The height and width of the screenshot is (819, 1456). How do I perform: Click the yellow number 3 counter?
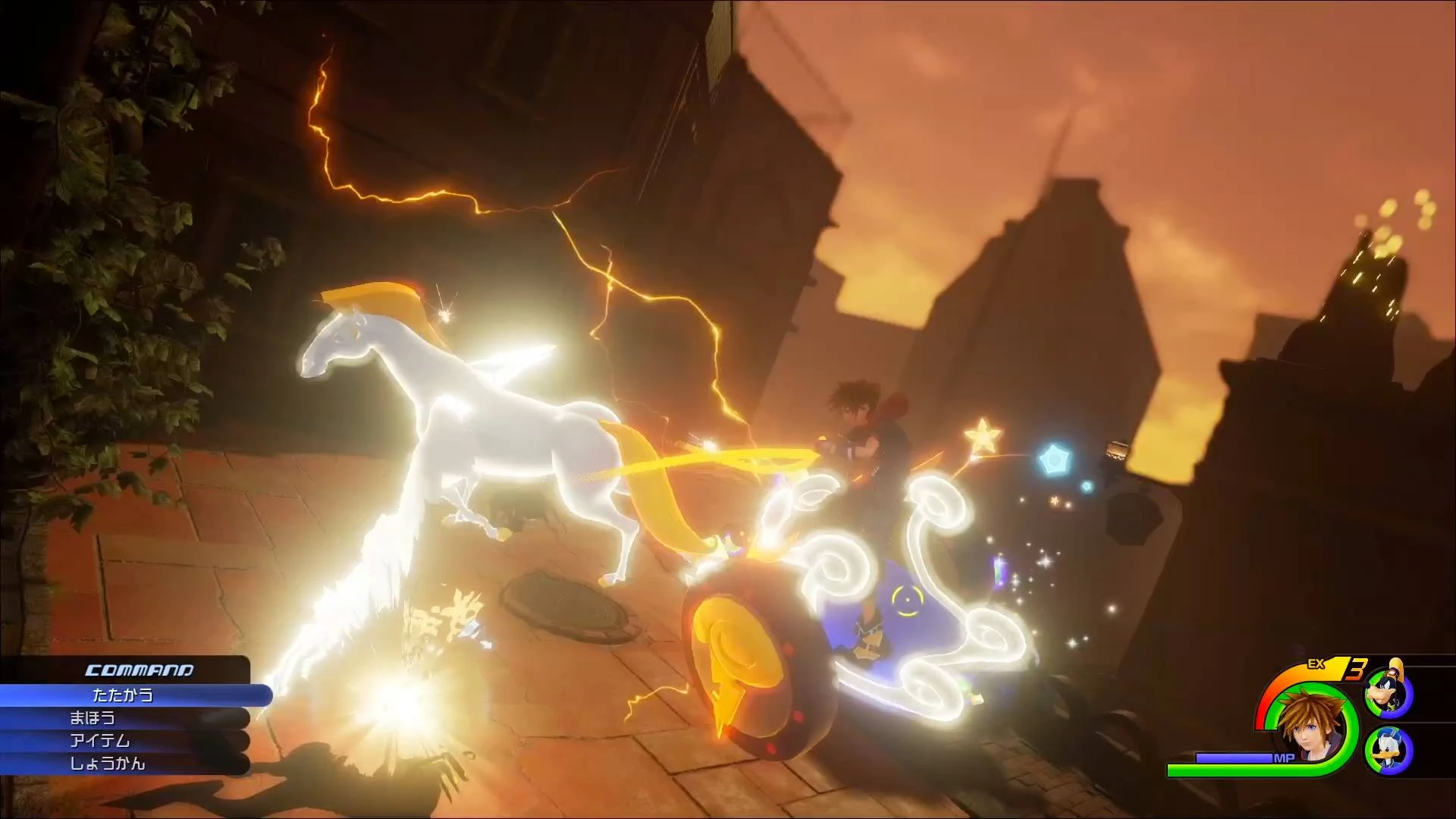point(1357,670)
